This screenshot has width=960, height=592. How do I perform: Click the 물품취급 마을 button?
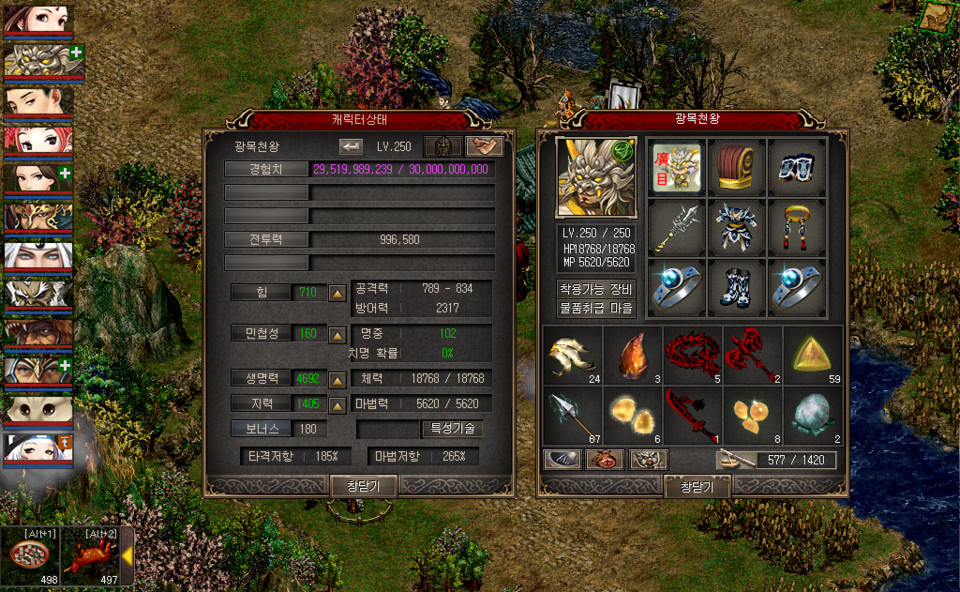(x=596, y=308)
